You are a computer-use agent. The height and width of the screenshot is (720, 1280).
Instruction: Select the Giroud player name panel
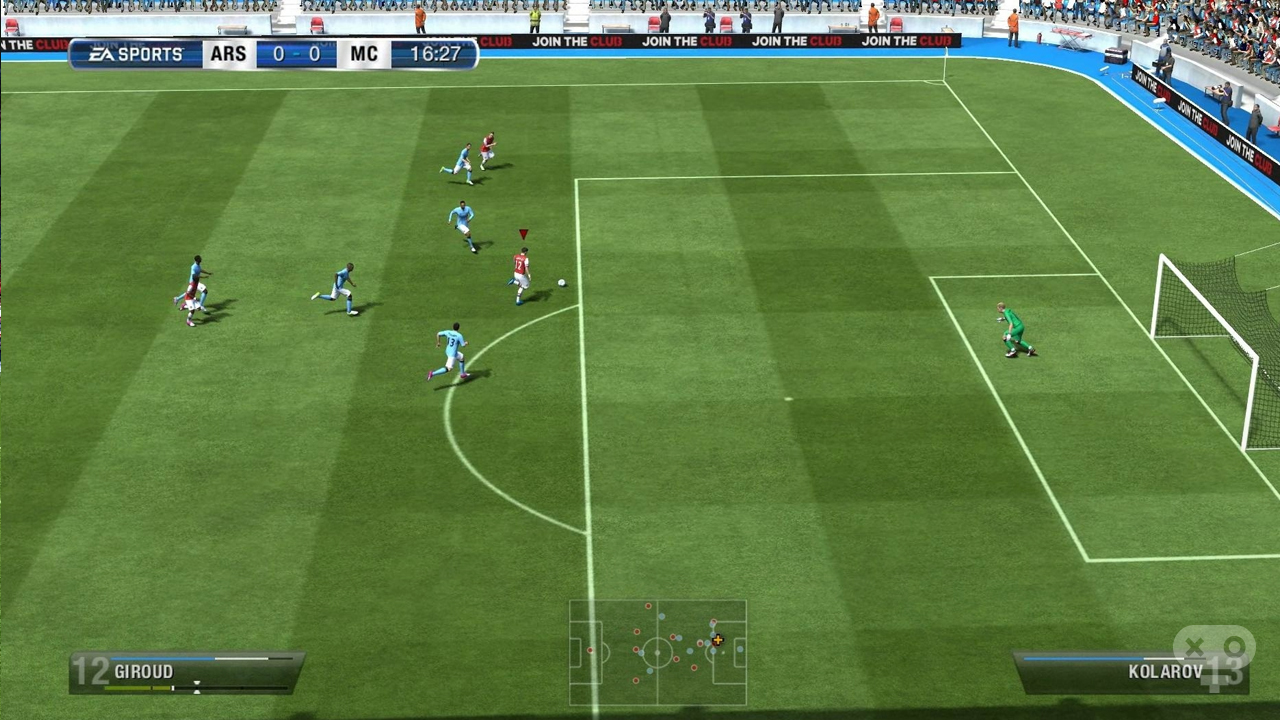coord(187,672)
